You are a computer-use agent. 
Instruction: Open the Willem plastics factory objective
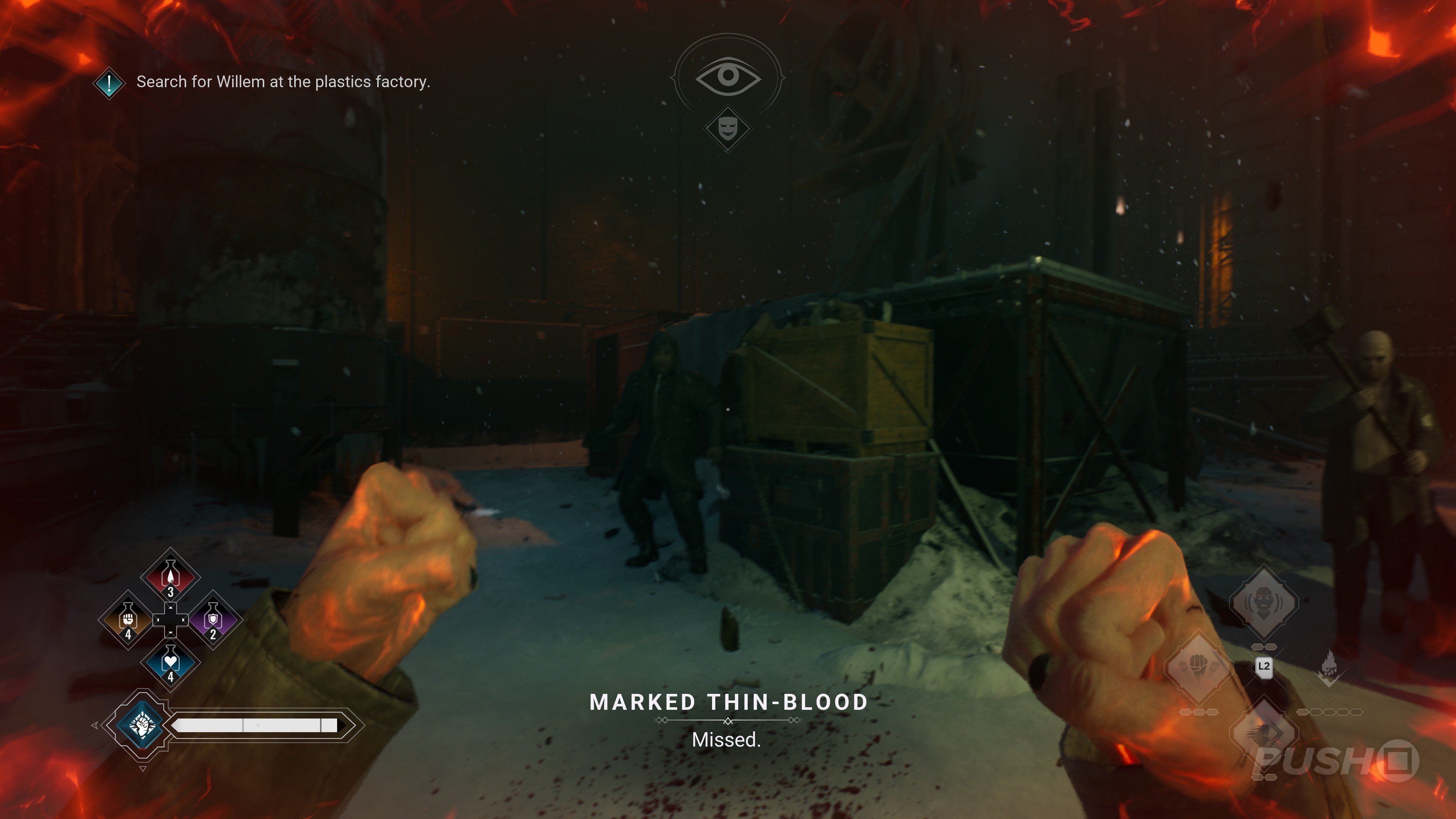pos(282,82)
